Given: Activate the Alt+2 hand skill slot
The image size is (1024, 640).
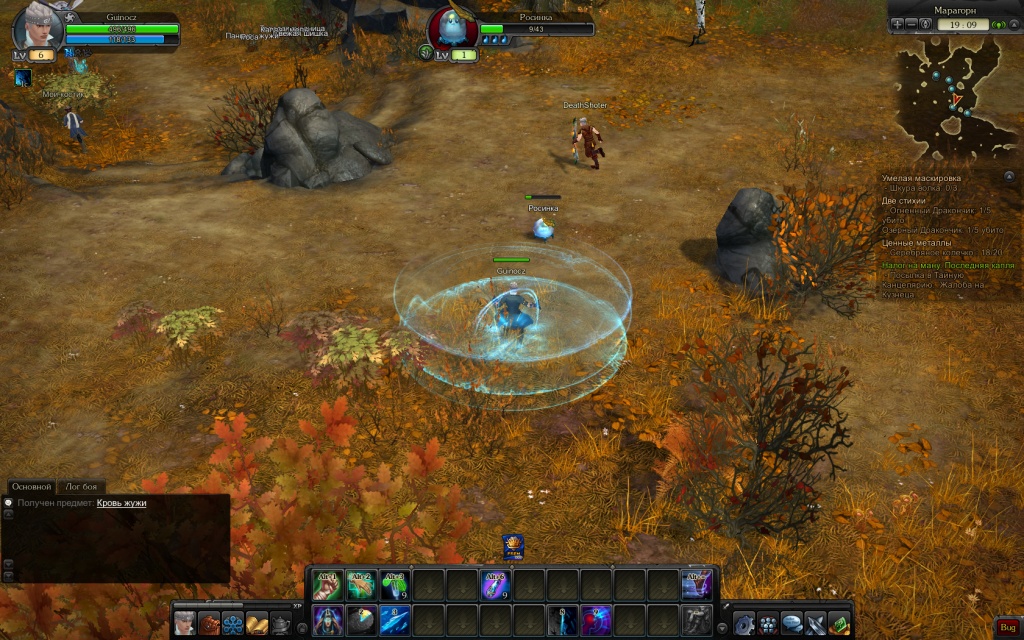Looking at the screenshot, I should point(361,584).
